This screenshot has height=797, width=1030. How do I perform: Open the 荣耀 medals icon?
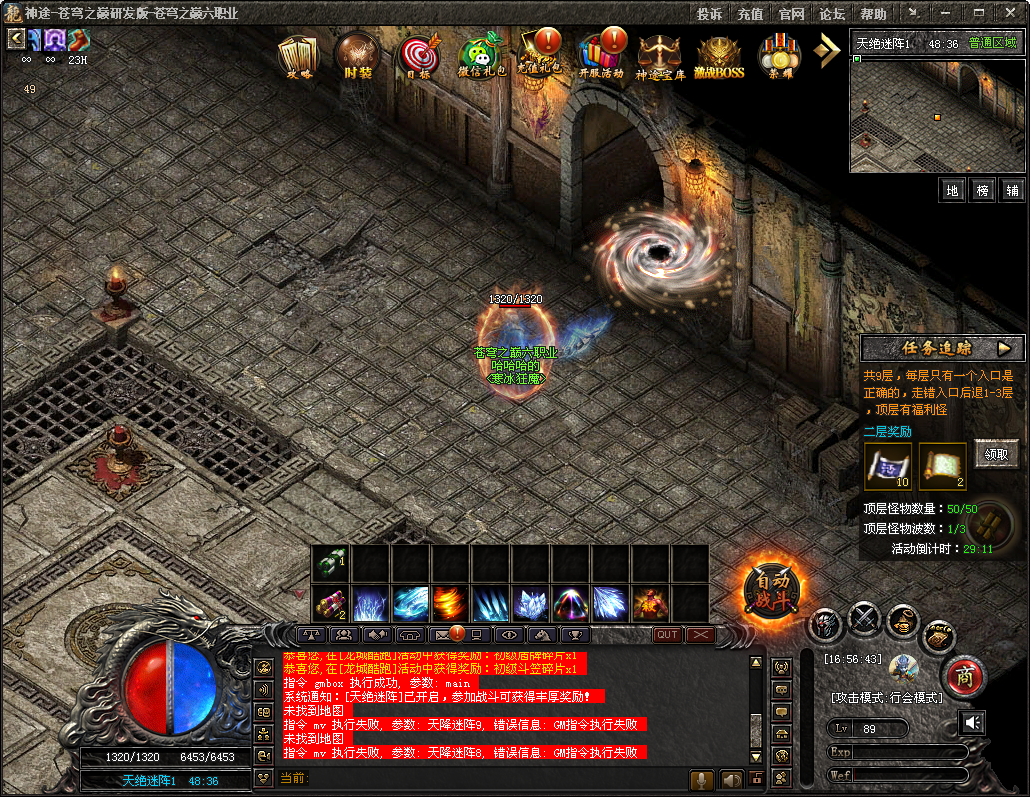pyautogui.click(x=780, y=56)
